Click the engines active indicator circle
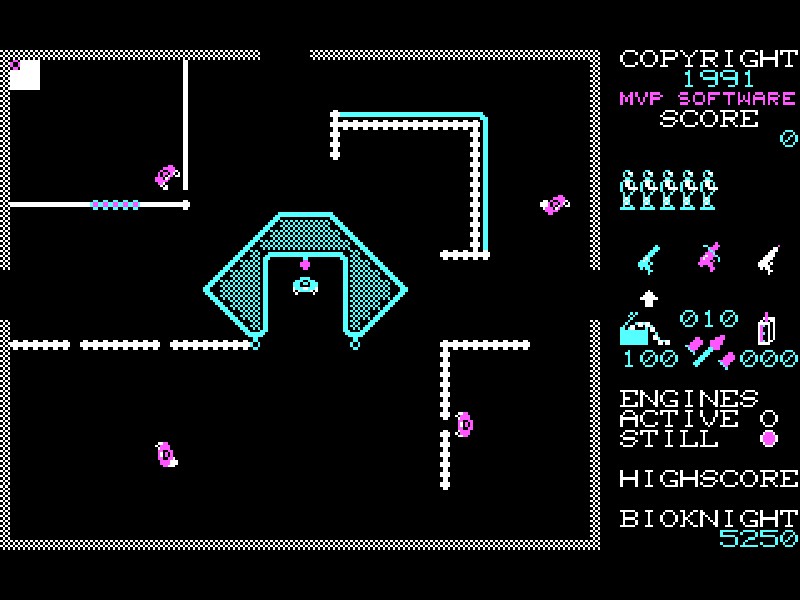The image size is (800, 600). click(x=768, y=417)
